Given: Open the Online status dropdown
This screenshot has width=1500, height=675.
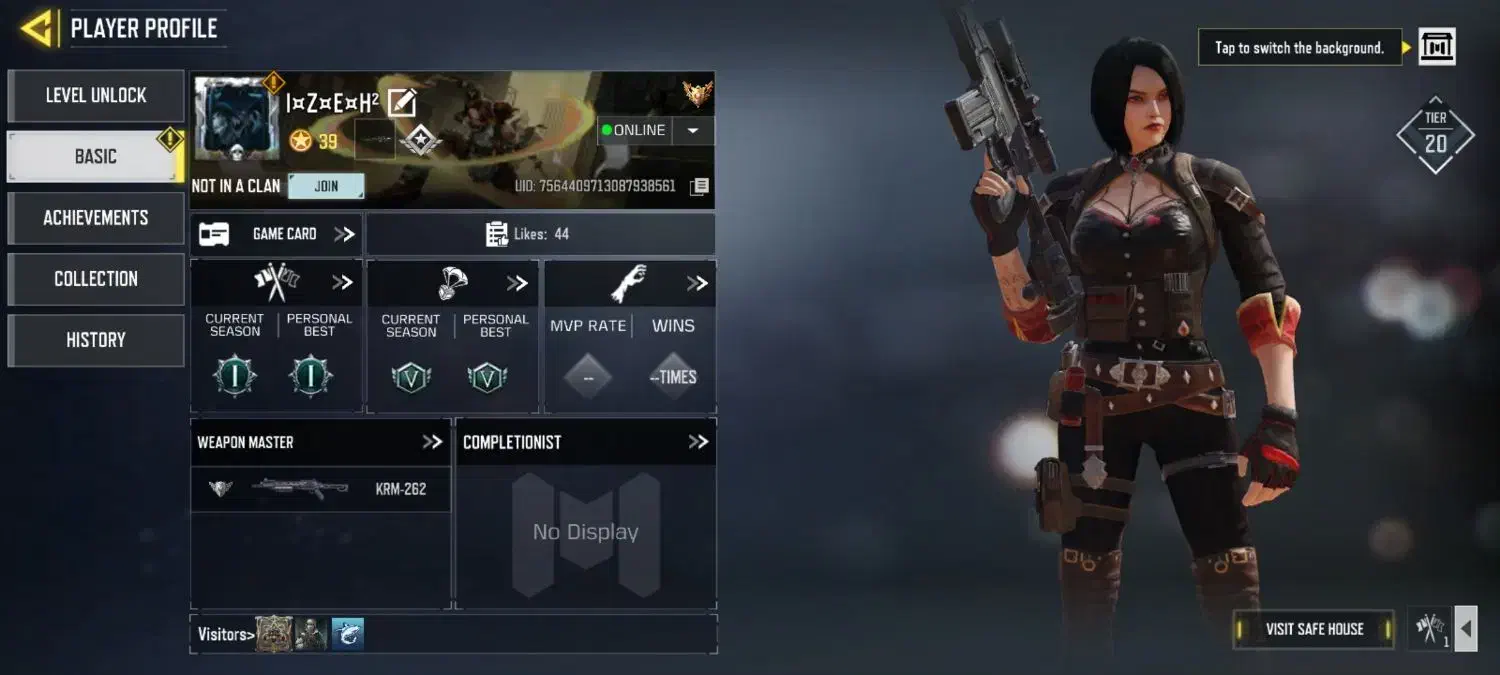Looking at the screenshot, I should tap(693, 130).
